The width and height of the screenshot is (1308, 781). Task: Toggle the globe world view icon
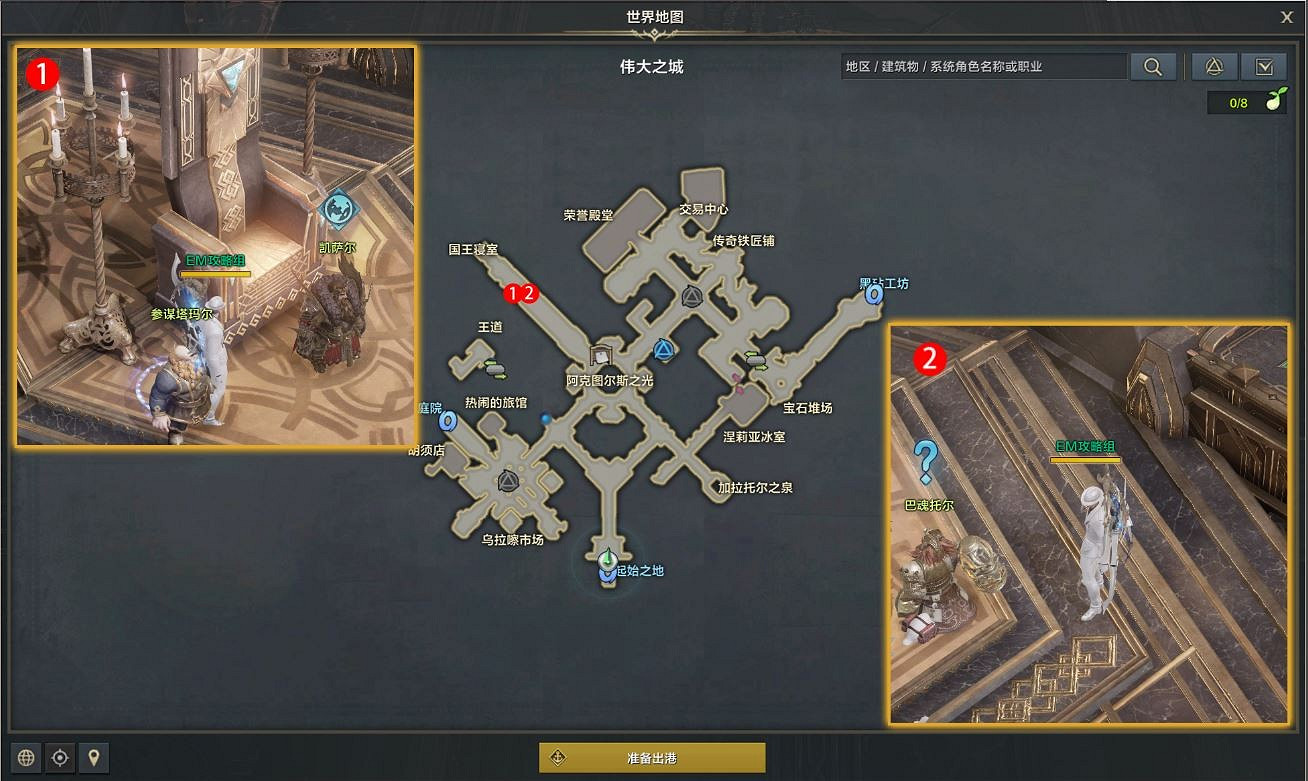pyautogui.click(x=28, y=758)
